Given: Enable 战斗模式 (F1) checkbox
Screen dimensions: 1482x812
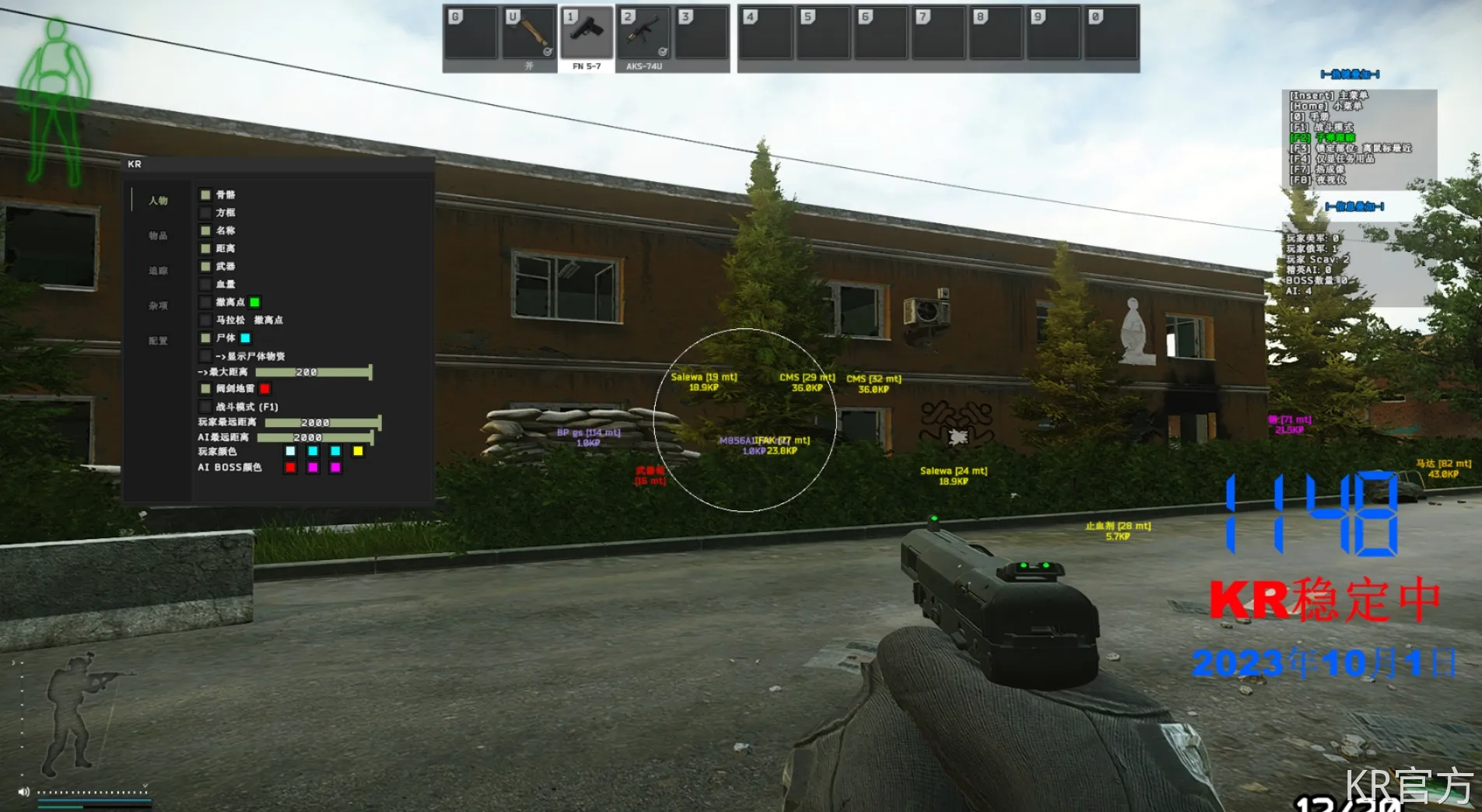Looking at the screenshot, I should coord(205,406).
